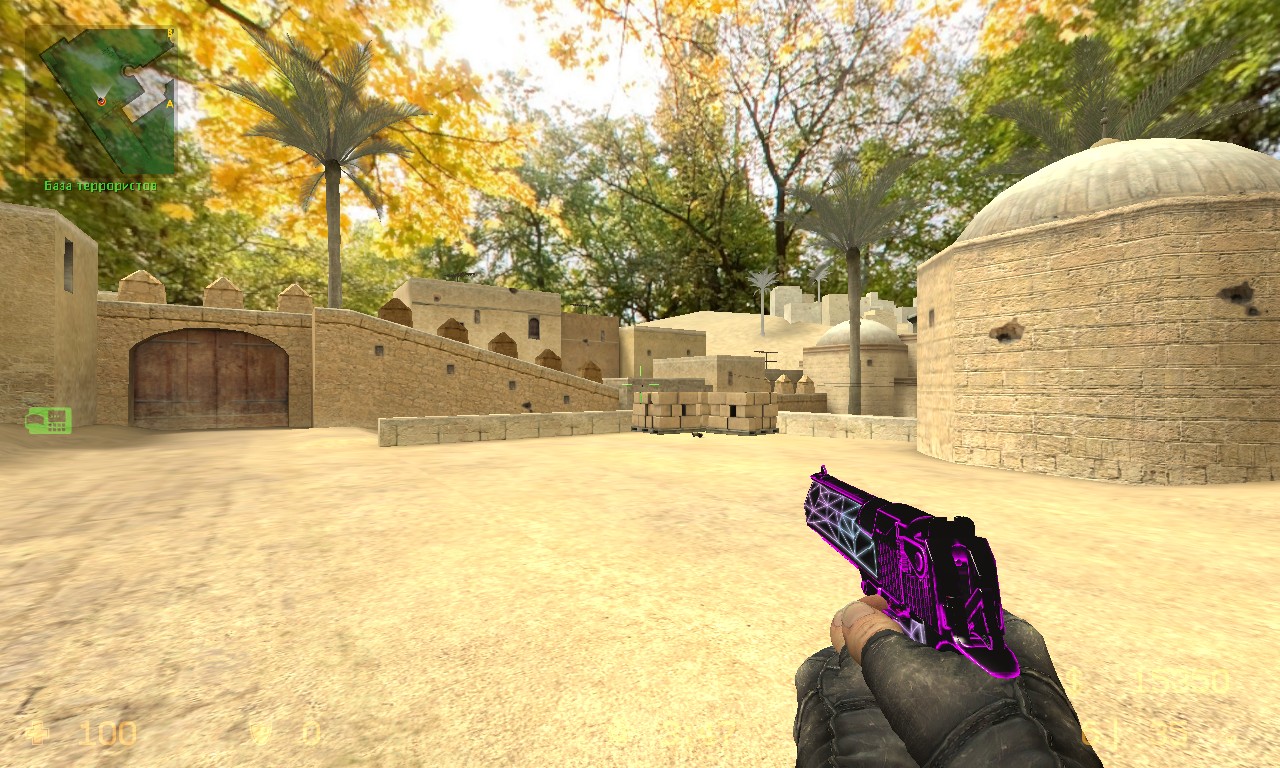Click the radar minimap
This screenshot has width=1280, height=768.
click(101, 99)
